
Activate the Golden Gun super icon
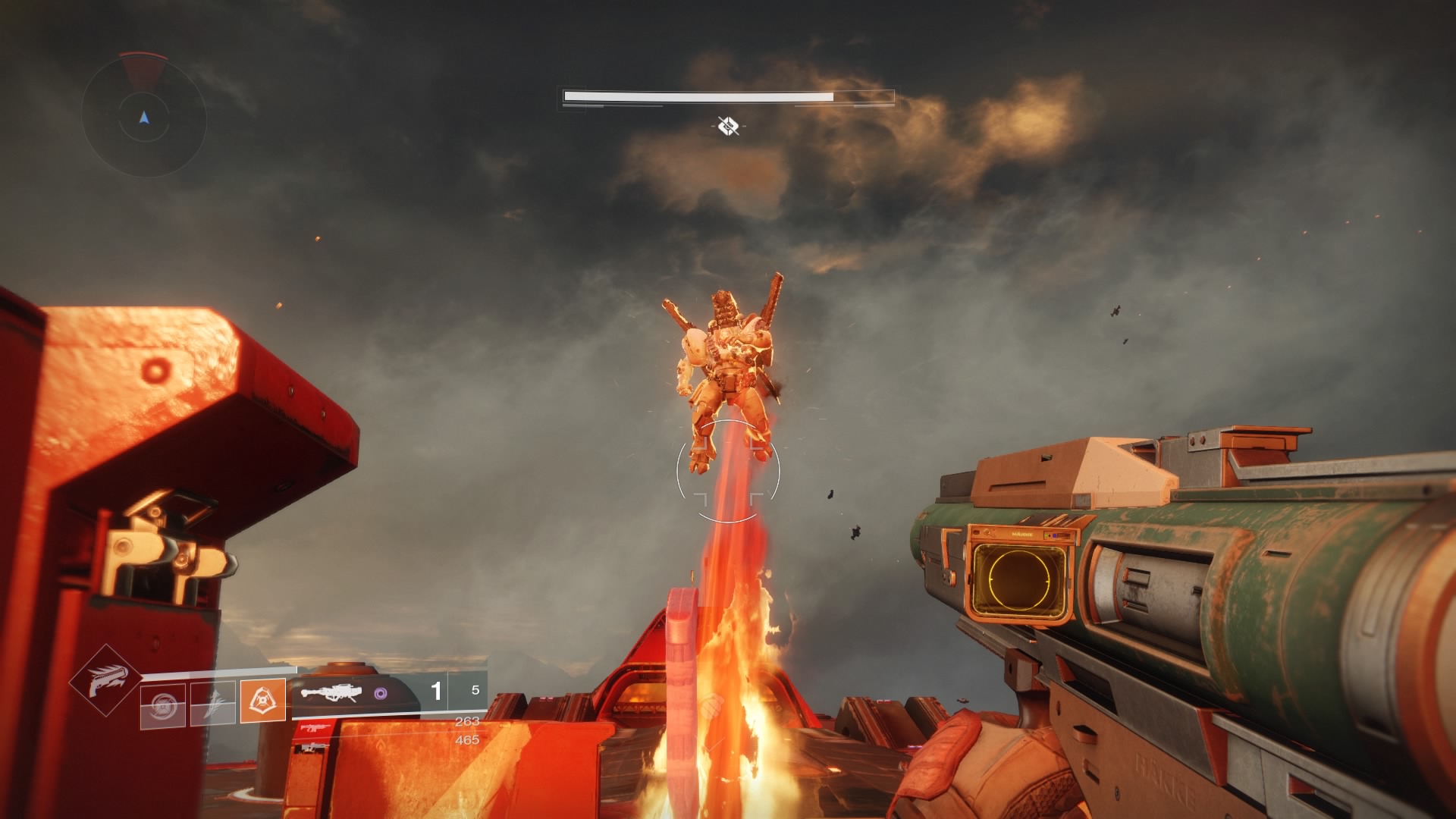click(105, 679)
